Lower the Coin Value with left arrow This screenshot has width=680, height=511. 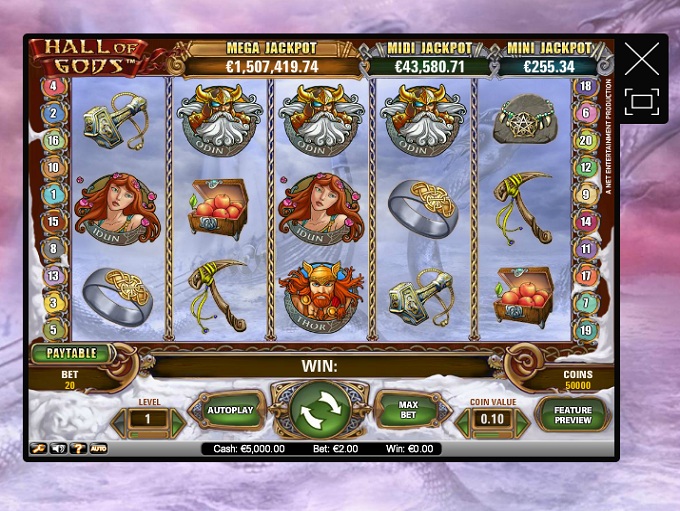463,421
